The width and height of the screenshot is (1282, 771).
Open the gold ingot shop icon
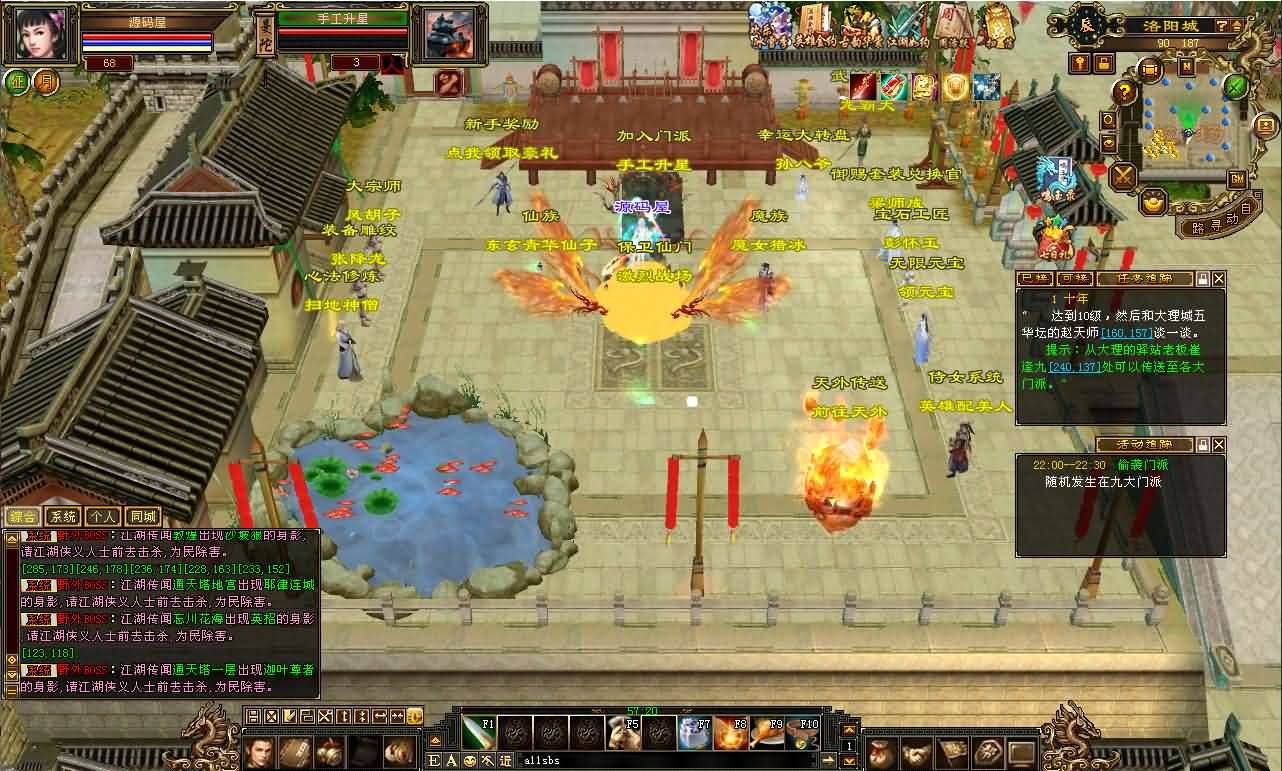(1155, 203)
